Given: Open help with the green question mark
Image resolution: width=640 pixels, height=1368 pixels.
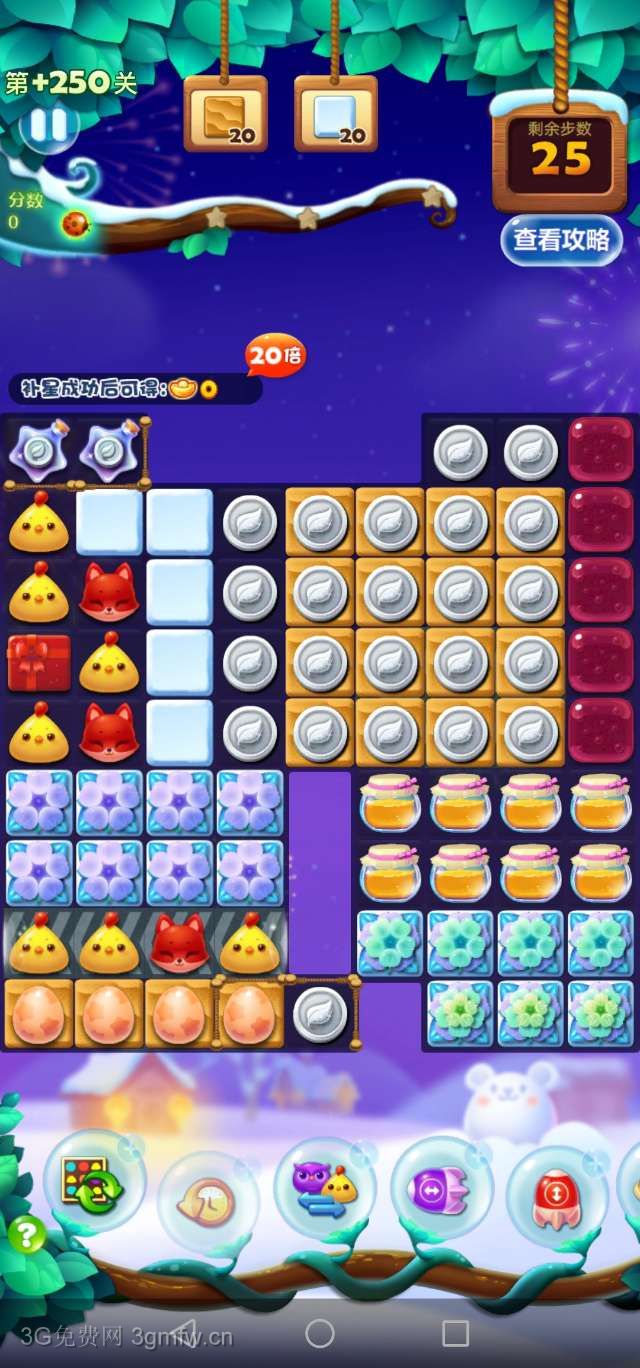Looking at the screenshot, I should [27, 1236].
